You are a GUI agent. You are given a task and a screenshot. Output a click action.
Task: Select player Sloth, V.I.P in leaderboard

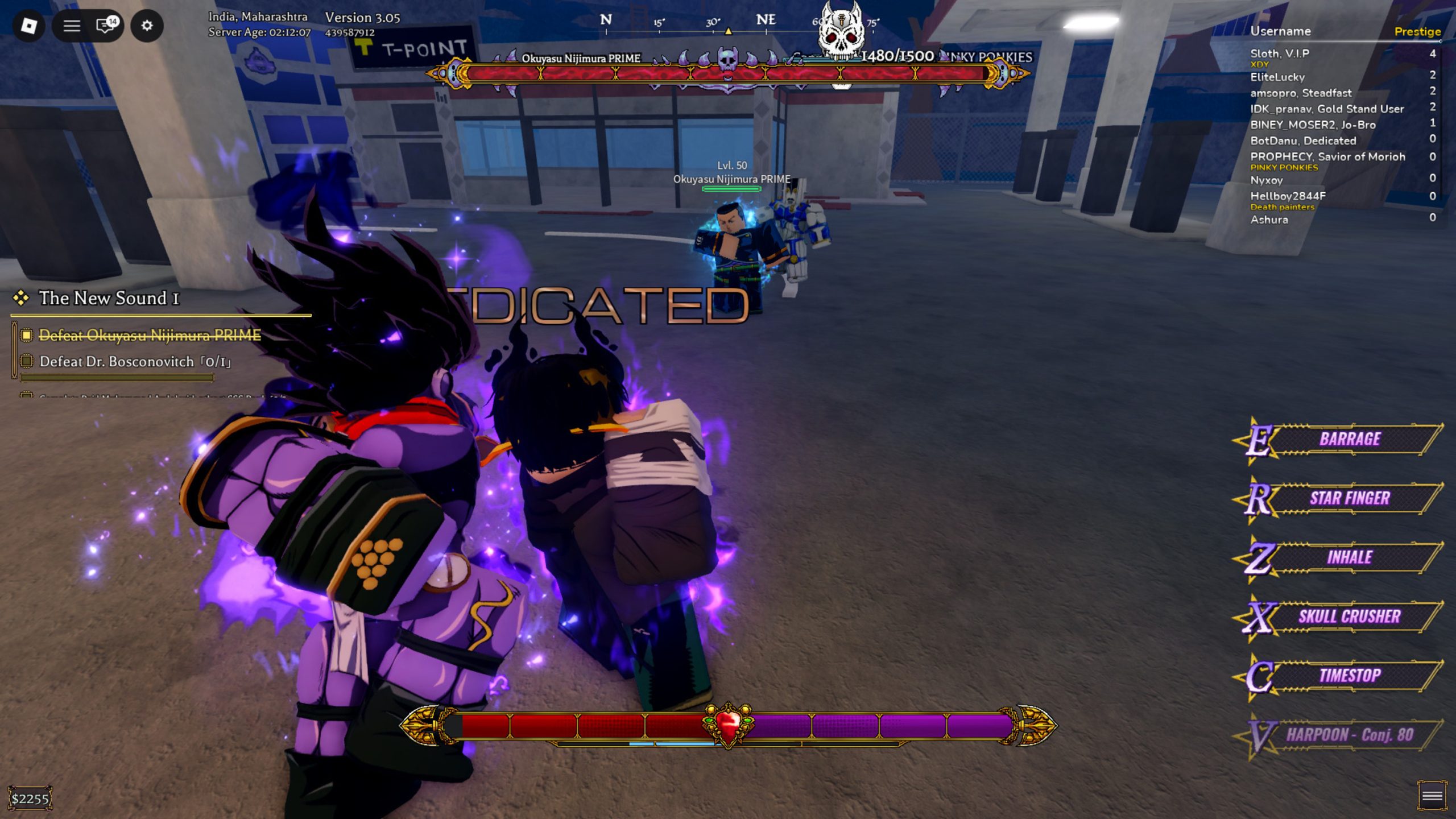pos(1279,53)
